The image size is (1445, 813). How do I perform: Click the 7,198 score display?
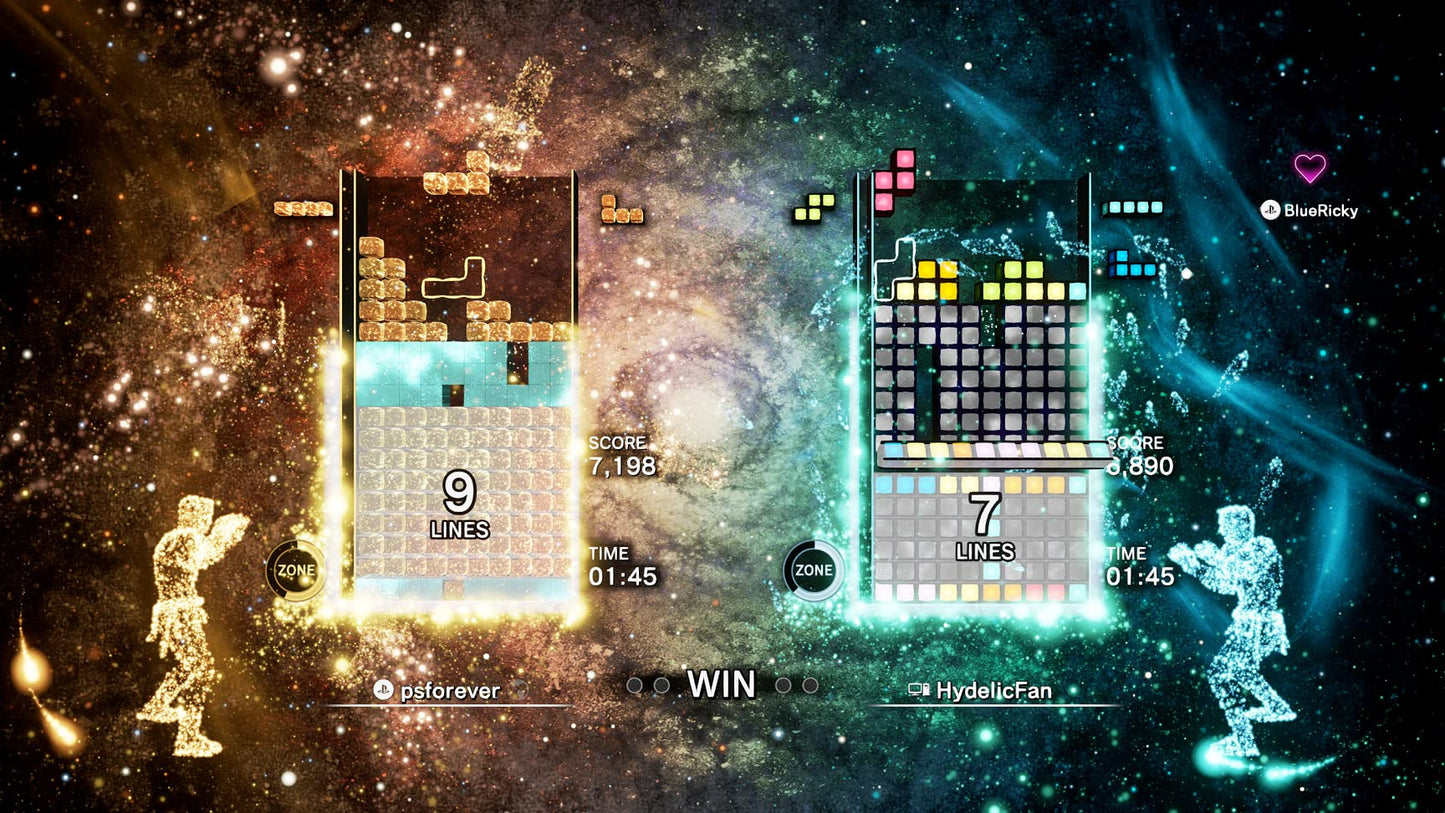pyautogui.click(x=625, y=463)
